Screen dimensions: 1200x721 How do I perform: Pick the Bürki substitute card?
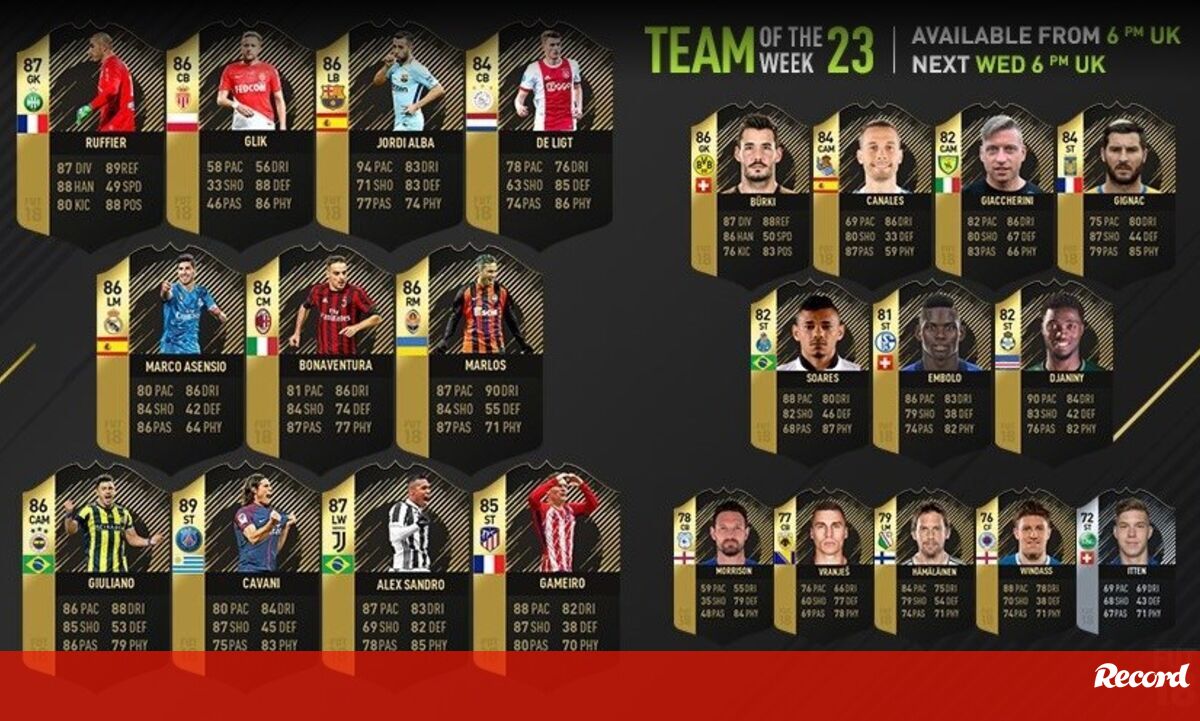pyautogui.click(x=750, y=190)
